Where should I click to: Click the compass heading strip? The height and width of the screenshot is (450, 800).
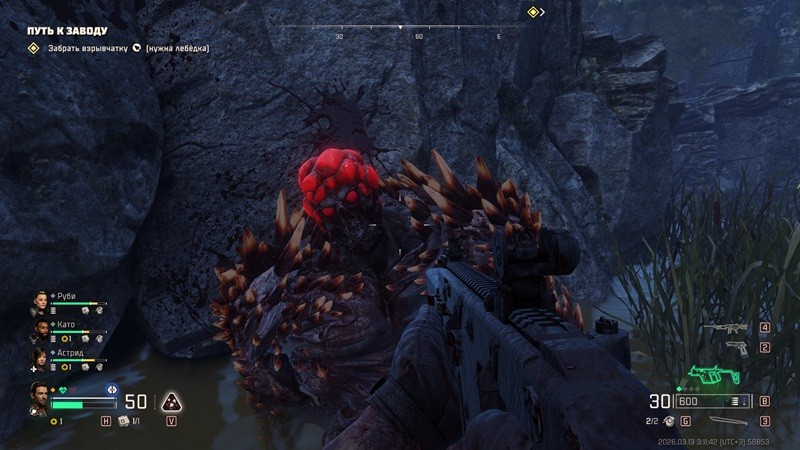(x=419, y=28)
